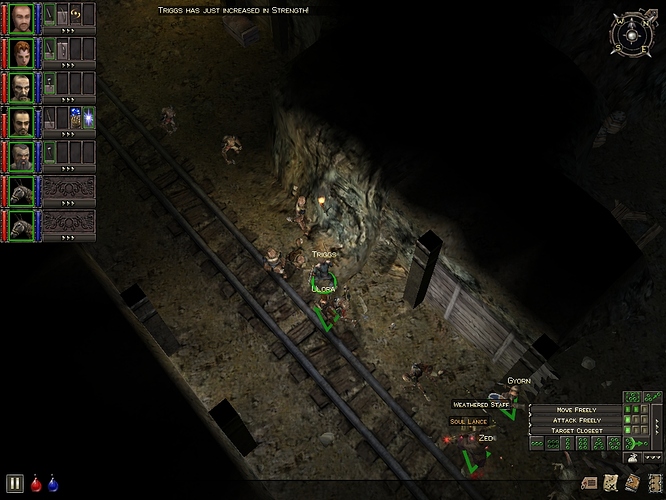
Task: Open the treasure map icon
Action: [x=612, y=483]
